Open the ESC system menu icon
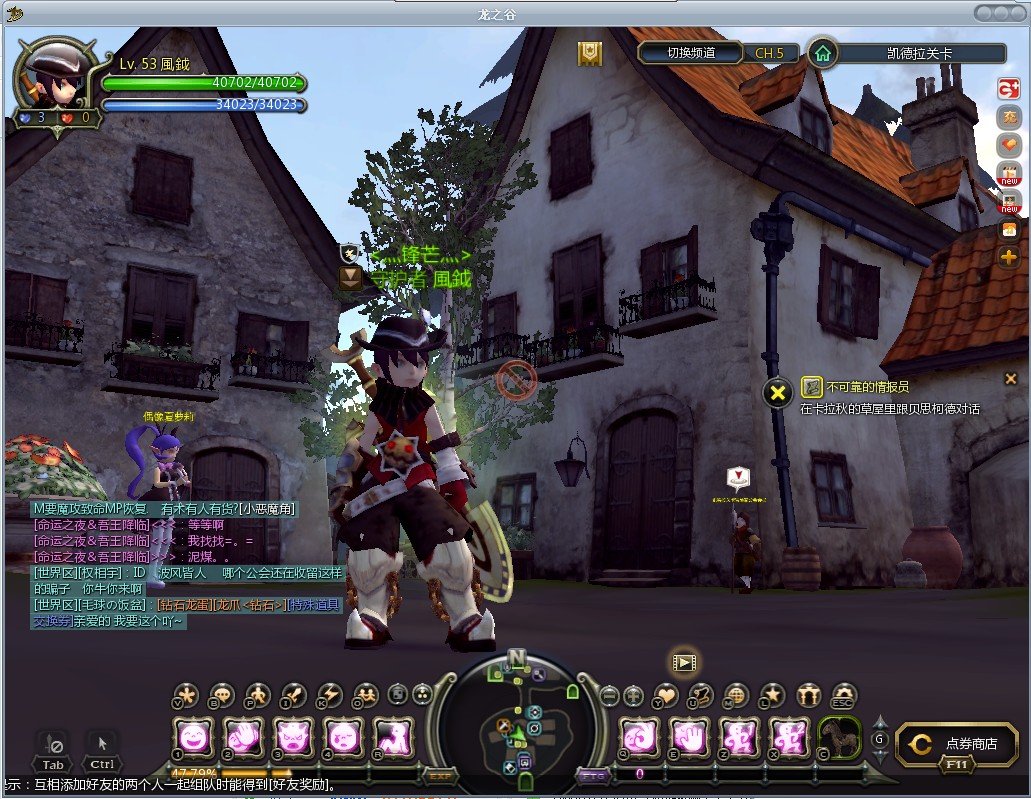 845,695
